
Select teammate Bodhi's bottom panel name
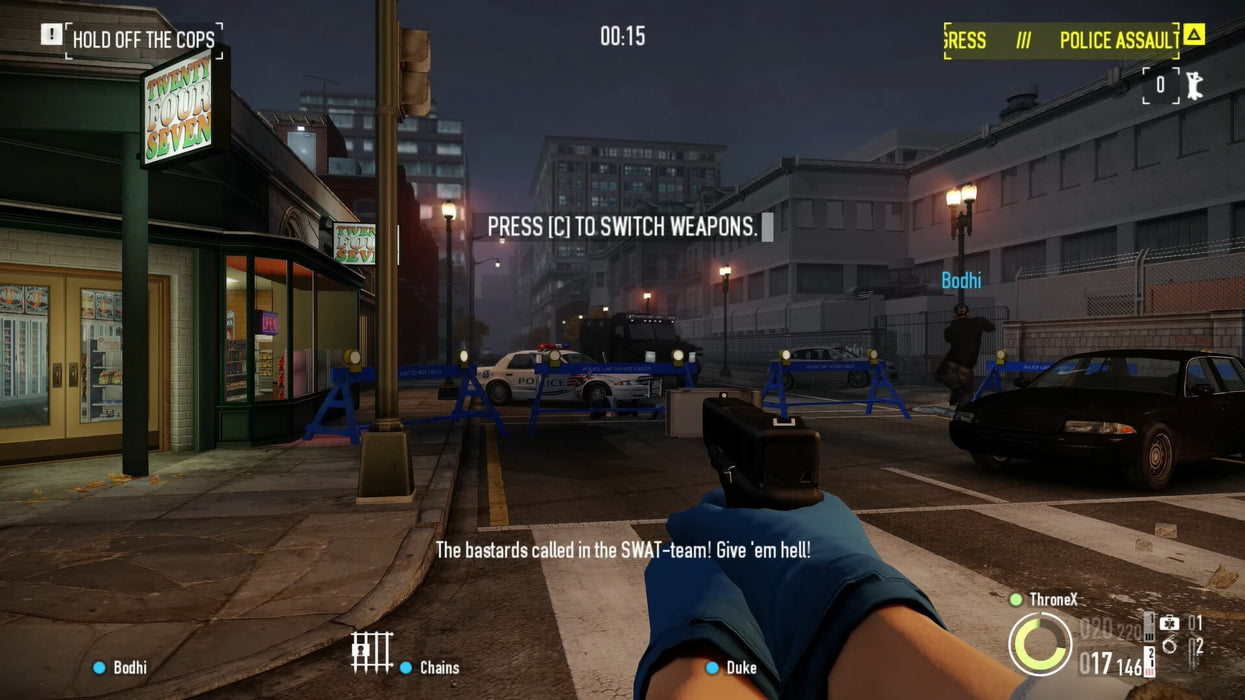point(129,667)
